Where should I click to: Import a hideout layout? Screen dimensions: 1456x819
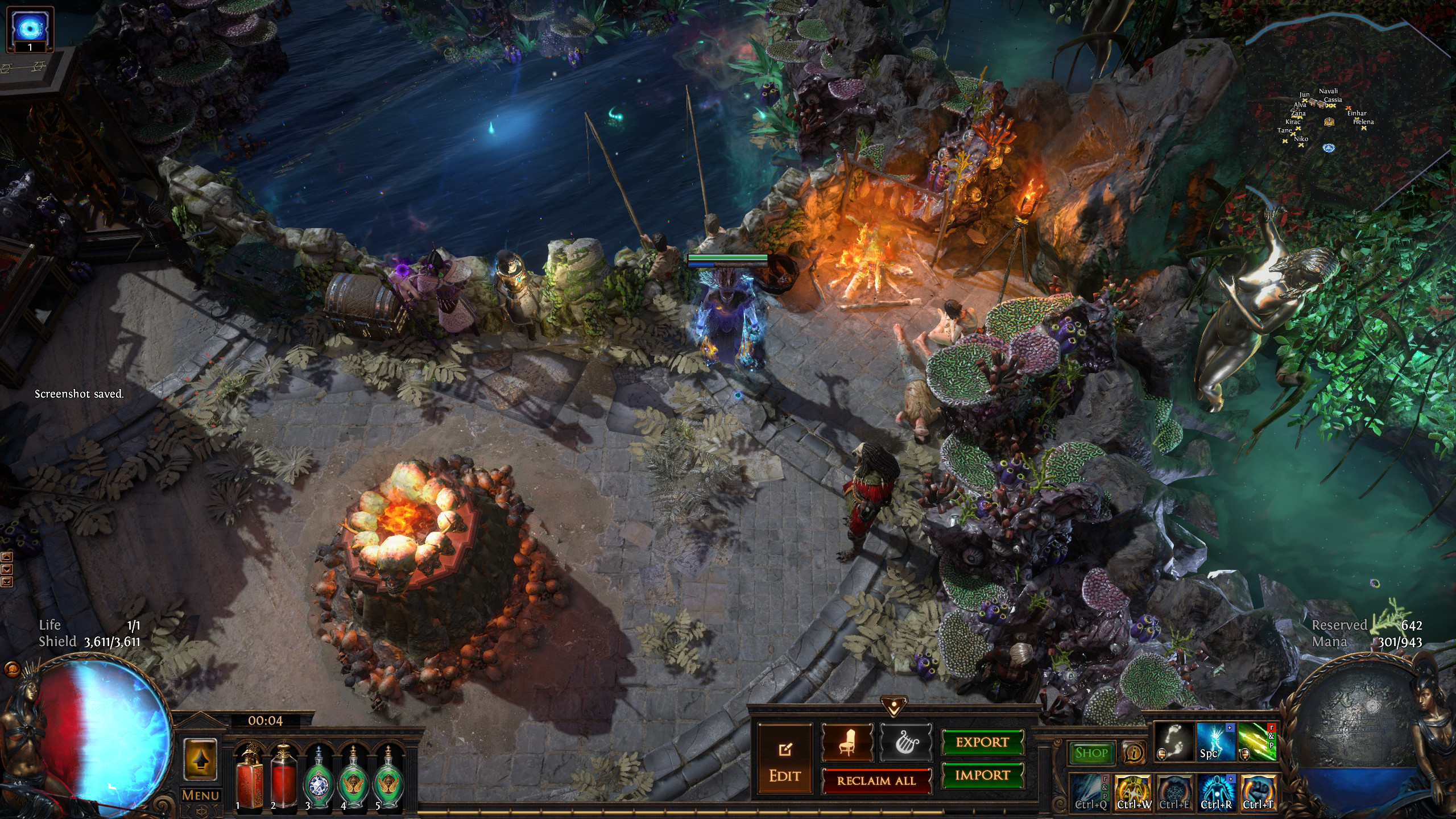(x=982, y=775)
